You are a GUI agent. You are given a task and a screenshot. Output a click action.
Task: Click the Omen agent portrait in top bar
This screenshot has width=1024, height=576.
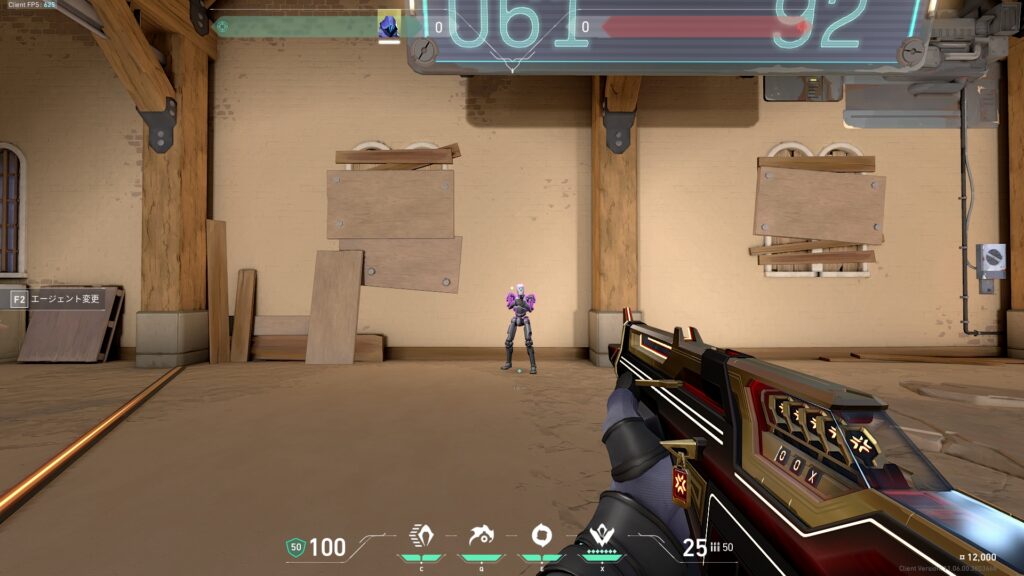tap(389, 26)
